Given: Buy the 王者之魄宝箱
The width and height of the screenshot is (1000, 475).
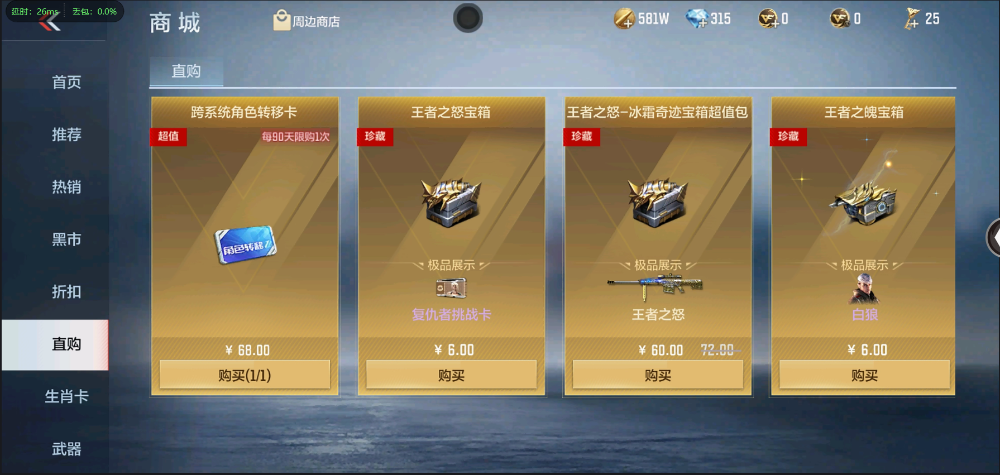Looking at the screenshot, I should (x=864, y=375).
